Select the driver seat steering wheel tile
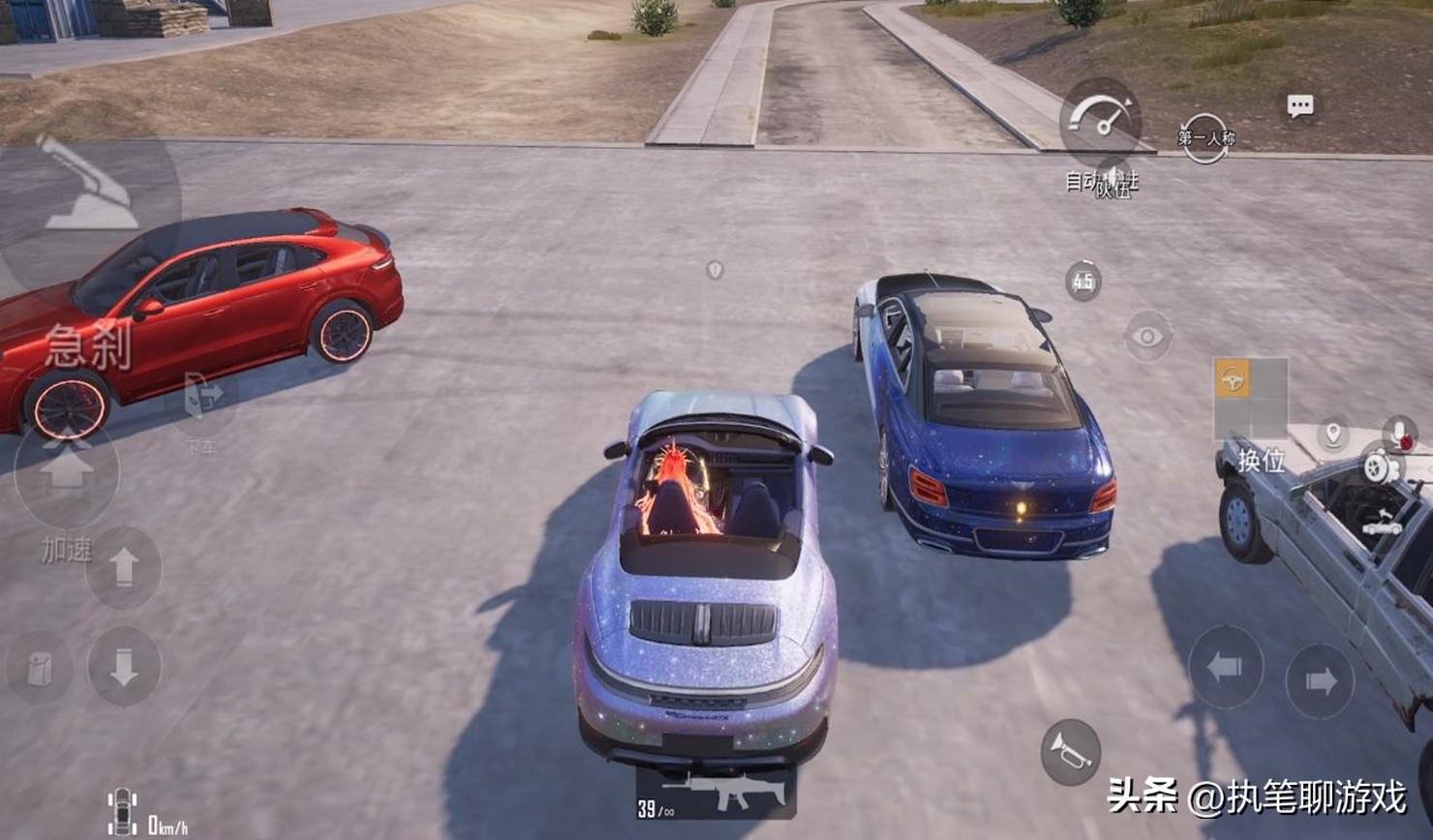Viewport: 1433px width, 840px height. point(1233,379)
